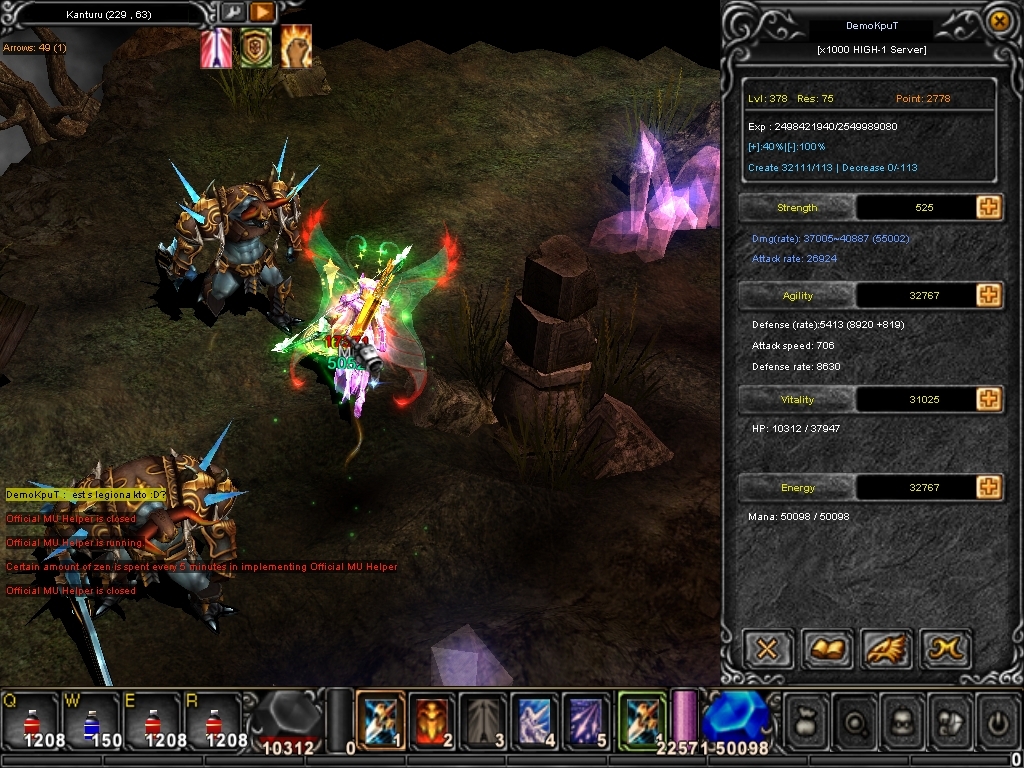Add a point to Energy
Image resolution: width=1024 pixels, height=768 pixels.
(989, 487)
